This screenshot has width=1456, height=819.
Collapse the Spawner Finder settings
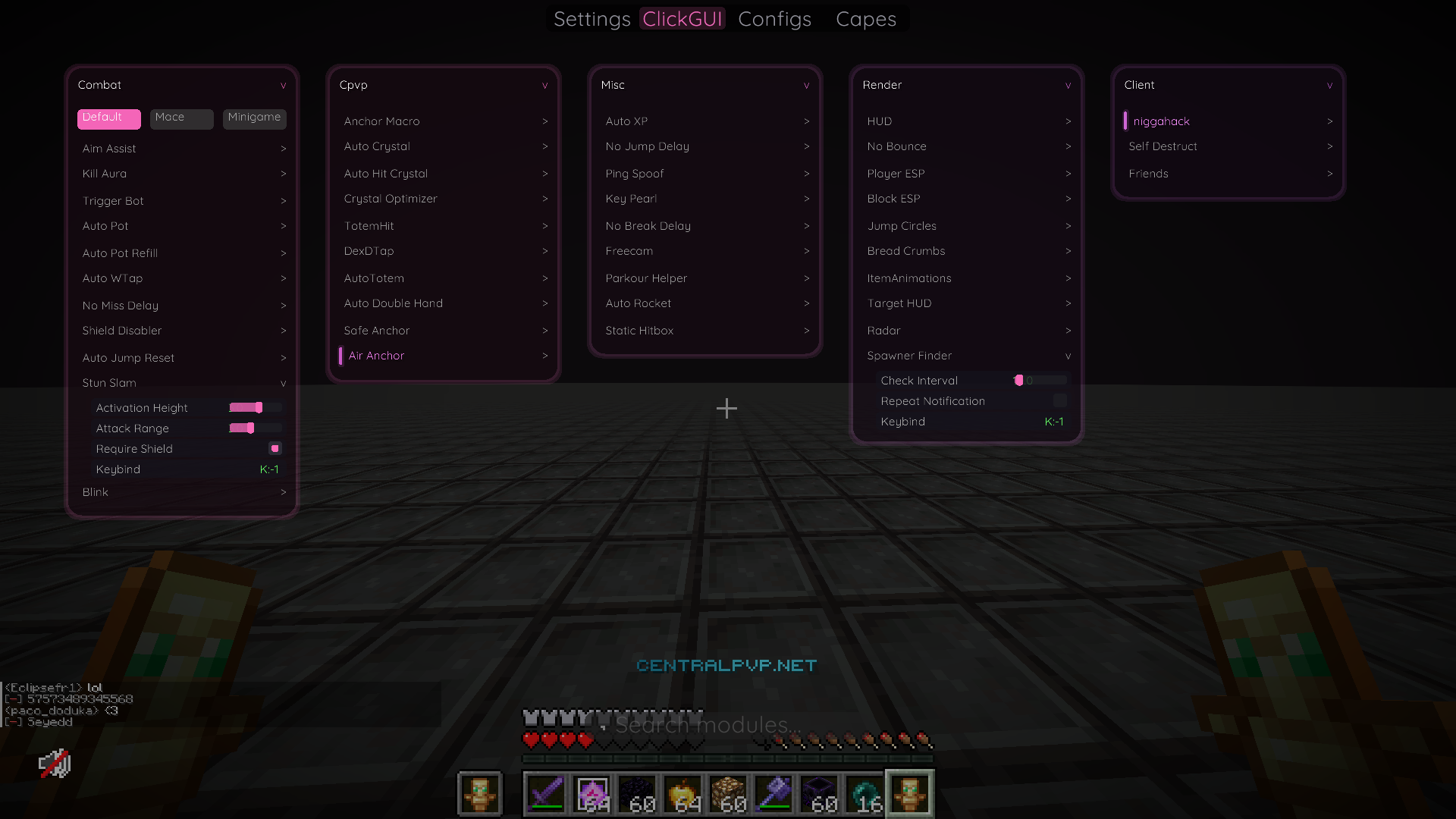pos(1067,355)
